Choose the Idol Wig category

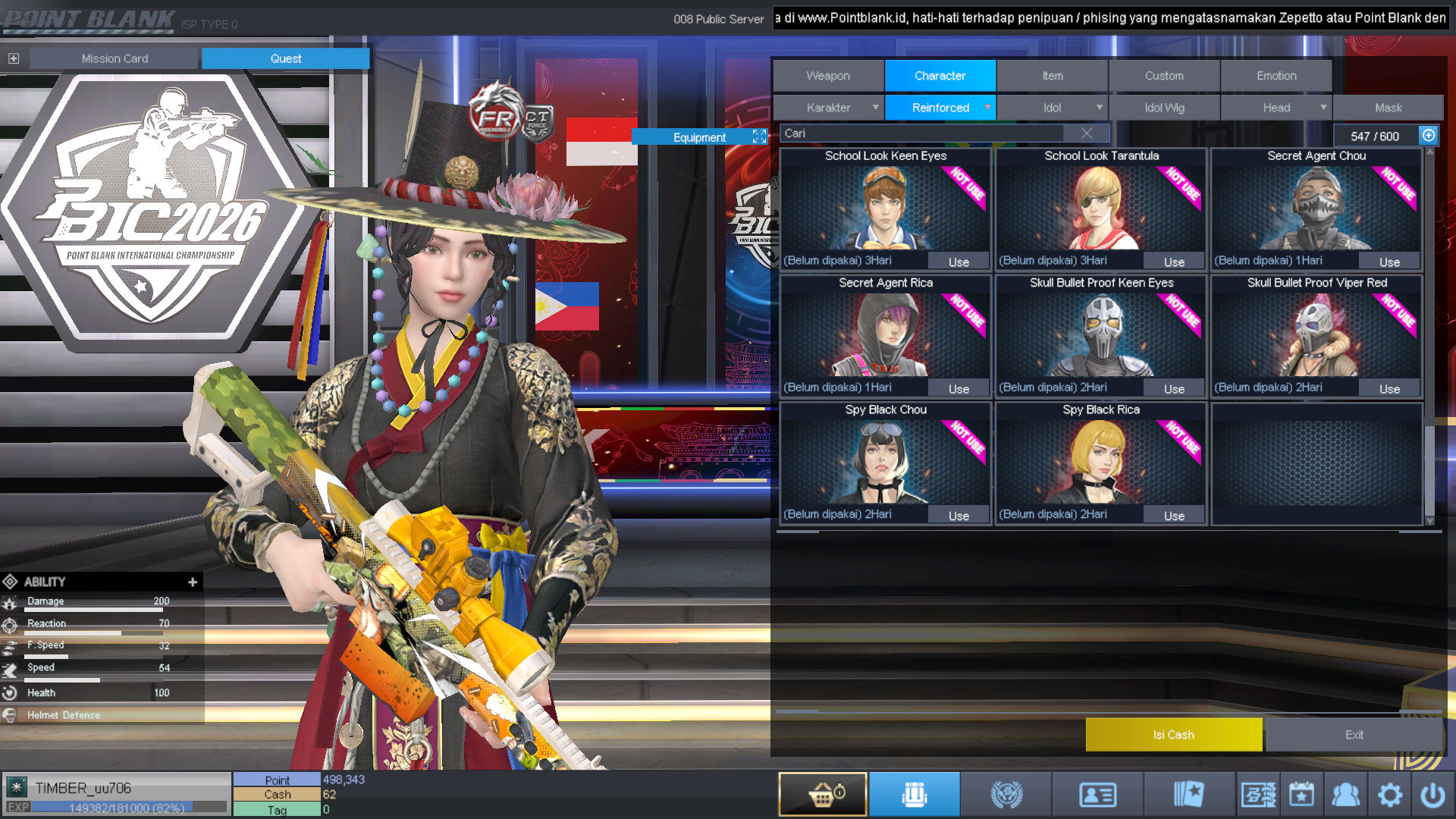click(1164, 108)
